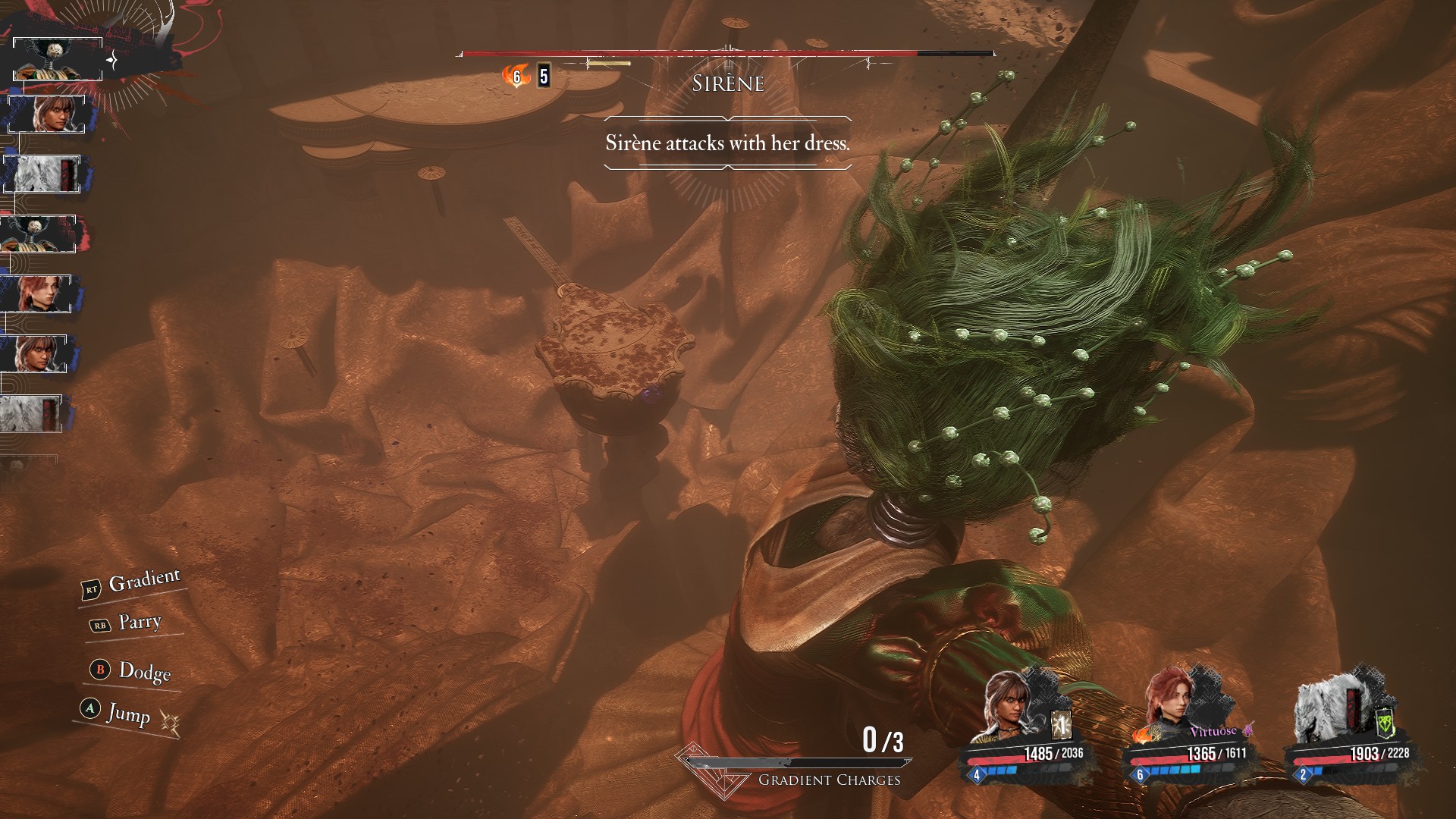Inspect the dark numbered status icon showing 5
1456x819 pixels.
coord(544,76)
